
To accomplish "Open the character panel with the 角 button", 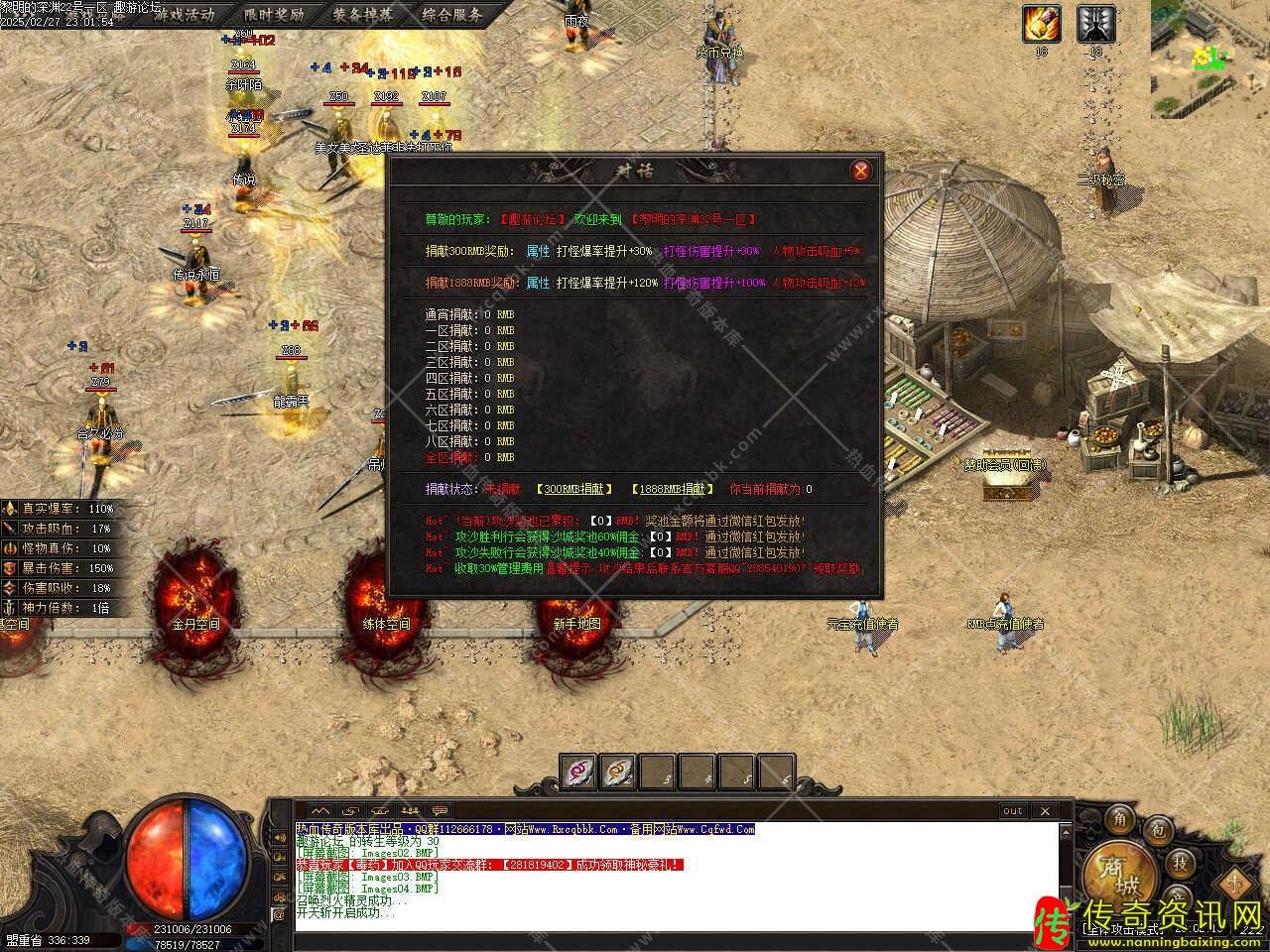I will (1120, 818).
